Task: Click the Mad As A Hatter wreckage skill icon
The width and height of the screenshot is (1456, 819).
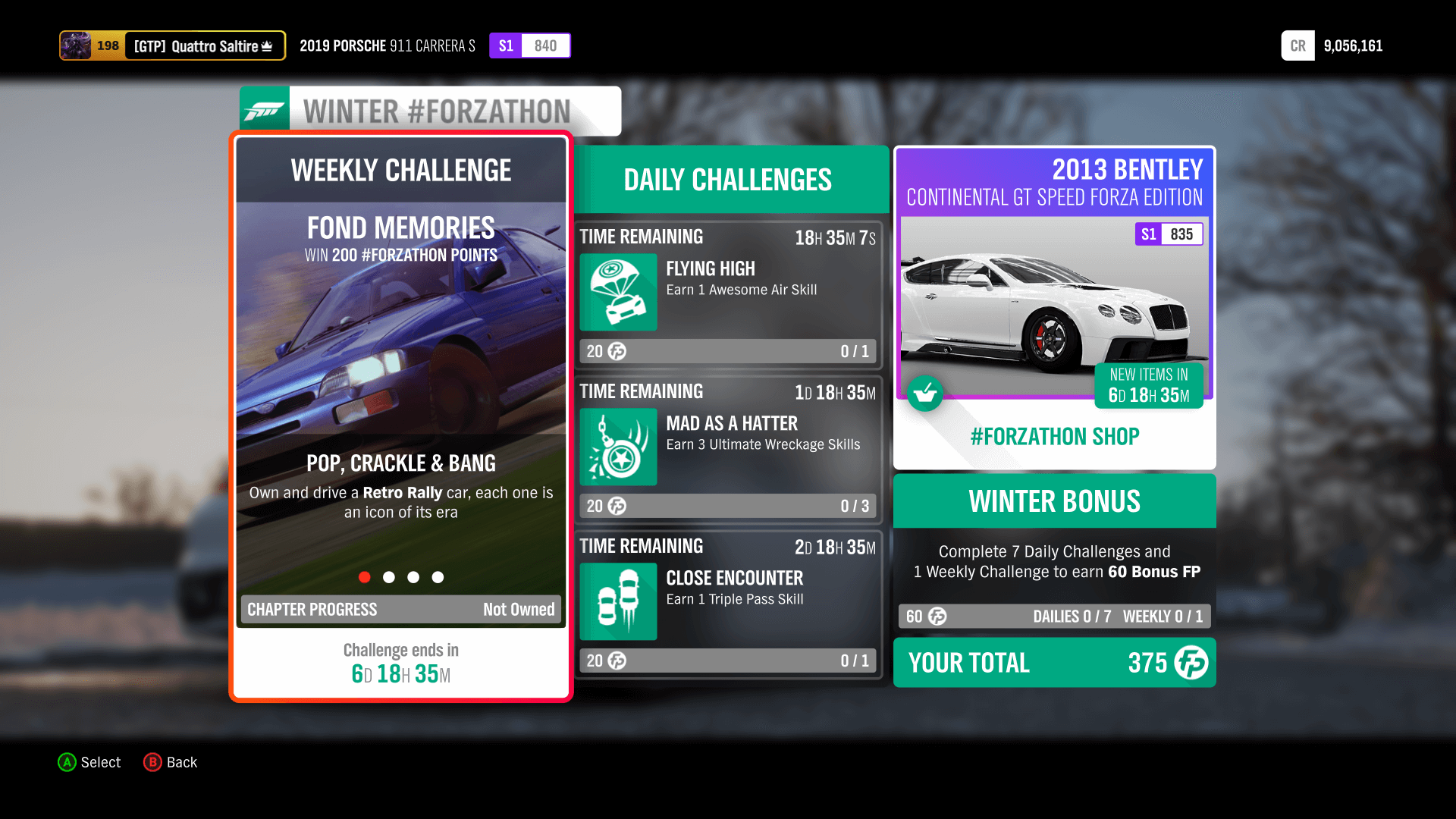Action: tap(617, 447)
